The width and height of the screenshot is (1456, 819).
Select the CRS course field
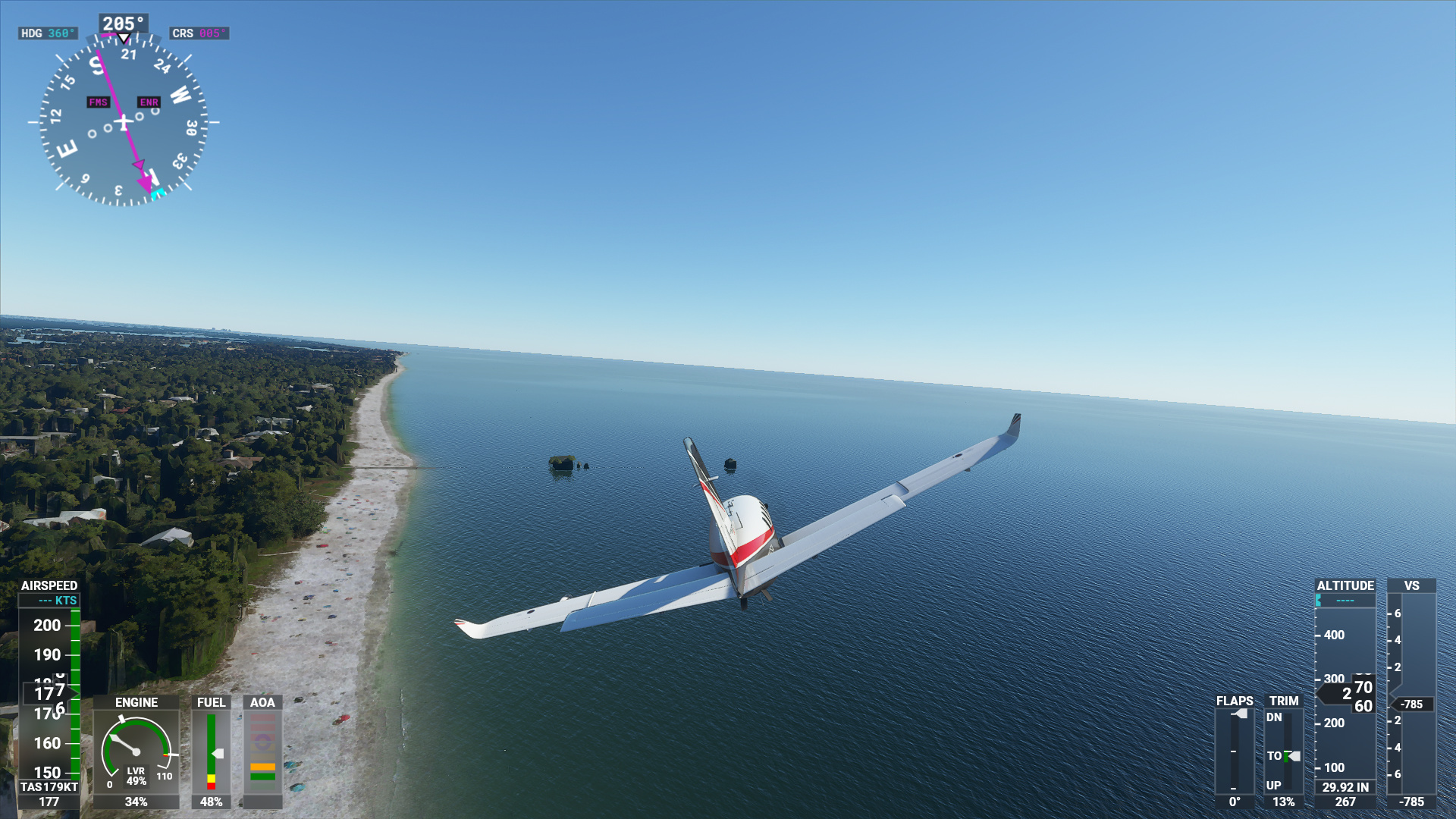pyautogui.click(x=199, y=33)
